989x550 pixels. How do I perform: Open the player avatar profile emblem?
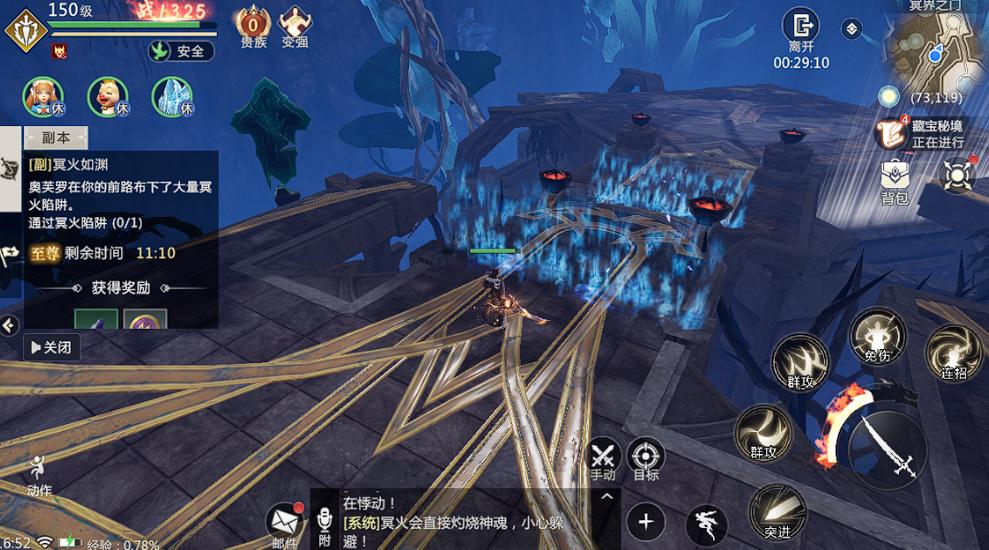24,30
